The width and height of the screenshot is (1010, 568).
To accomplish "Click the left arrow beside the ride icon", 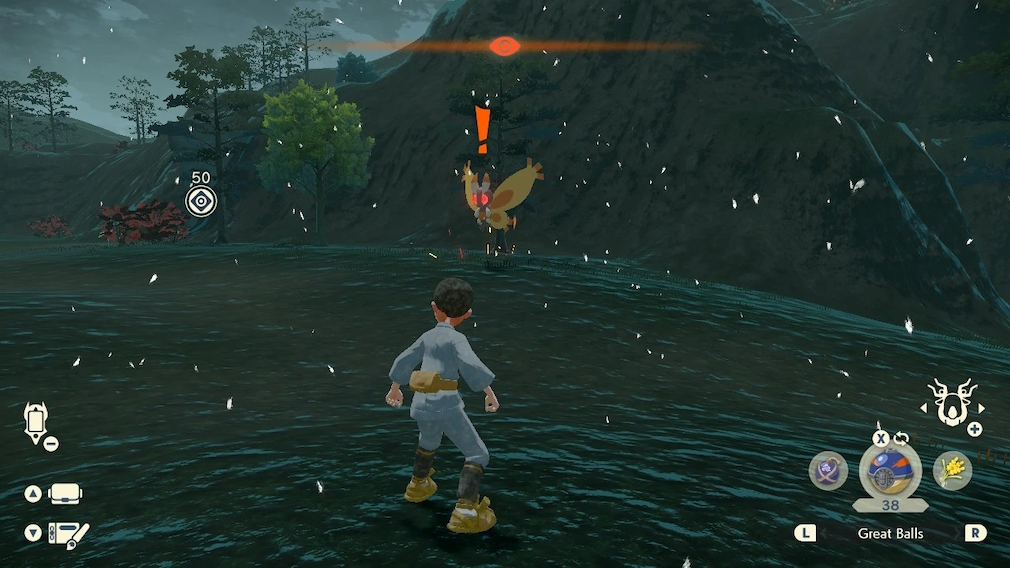I will [x=921, y=408].
